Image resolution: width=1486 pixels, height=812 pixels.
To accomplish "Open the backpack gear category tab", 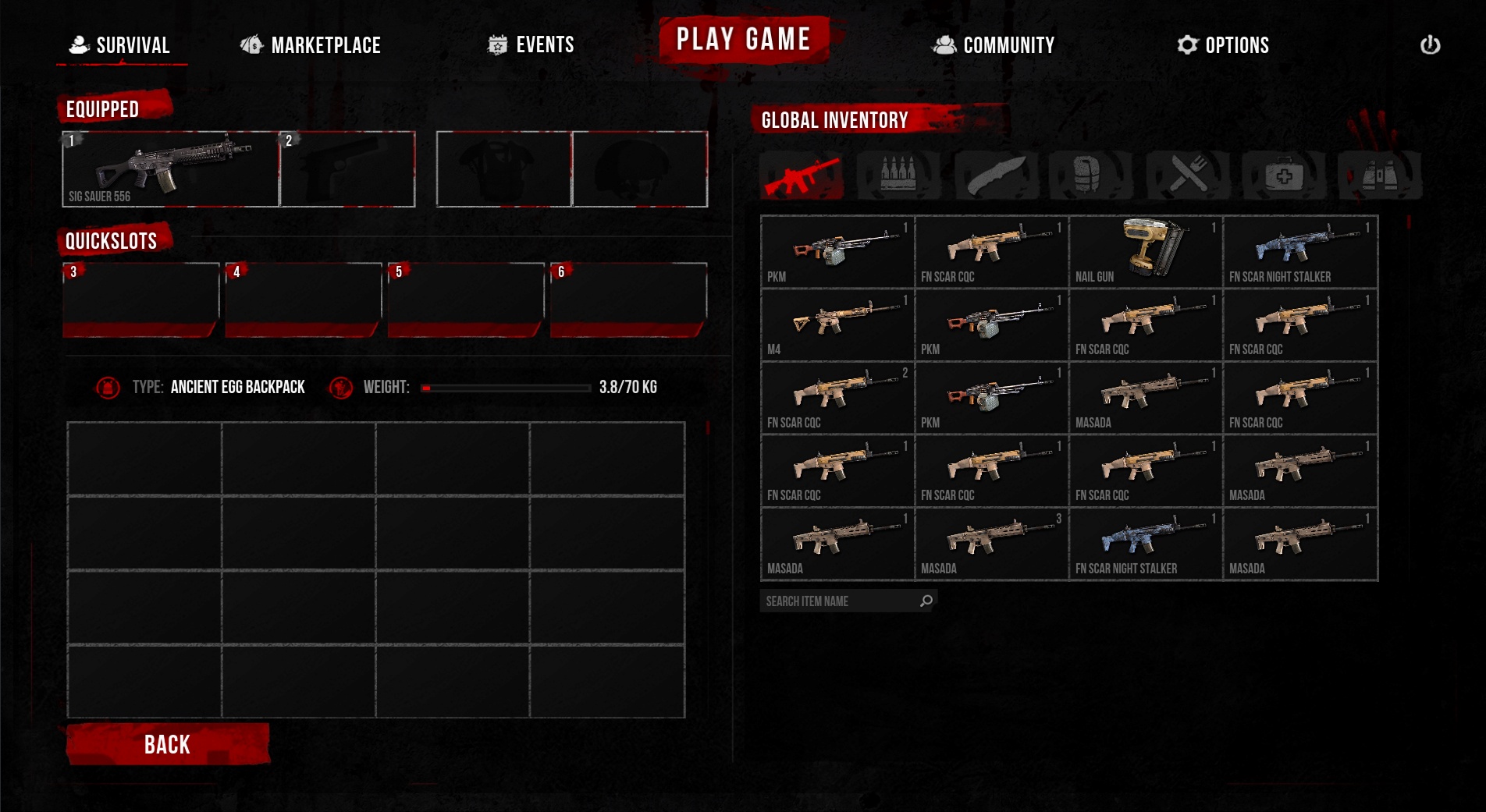I will [x=1090, y=175].
